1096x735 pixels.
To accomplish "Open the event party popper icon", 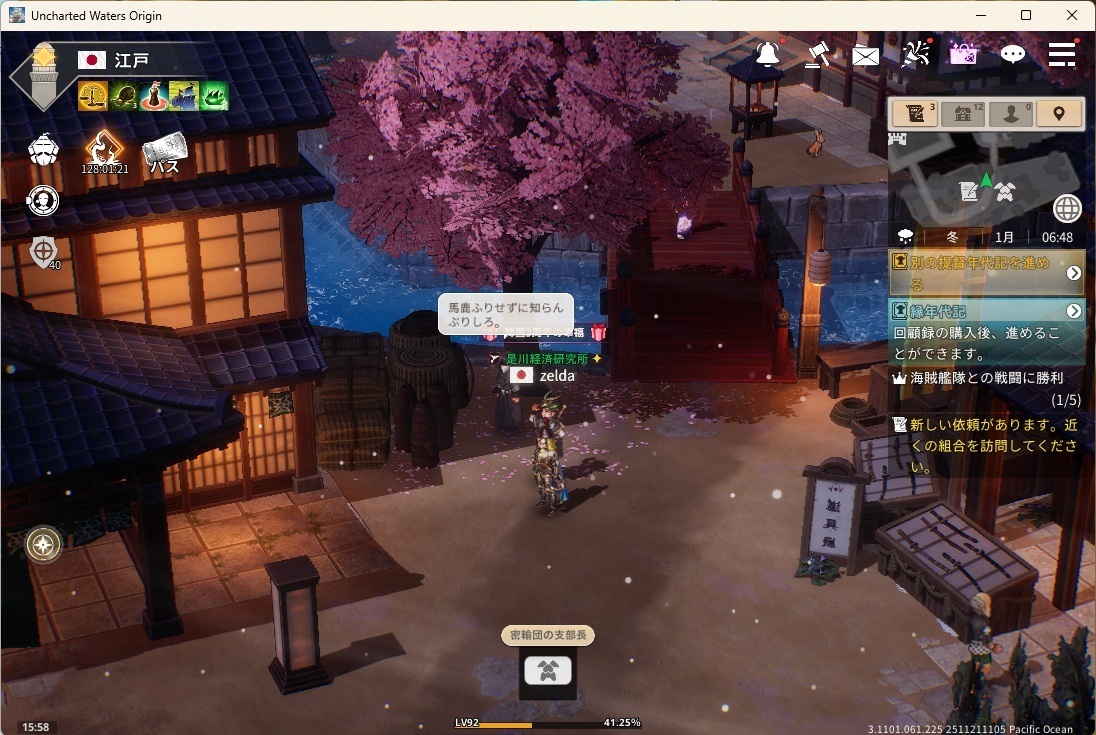I will [x=915, y=54].
